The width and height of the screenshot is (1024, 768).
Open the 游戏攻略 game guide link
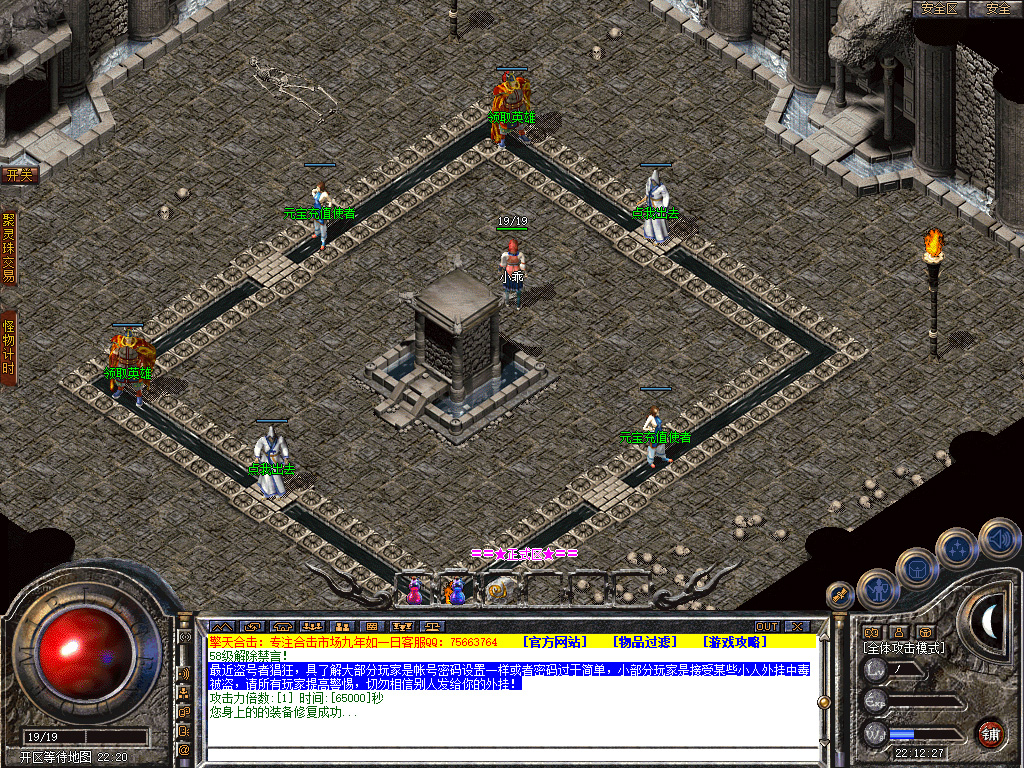click(735, 641)
